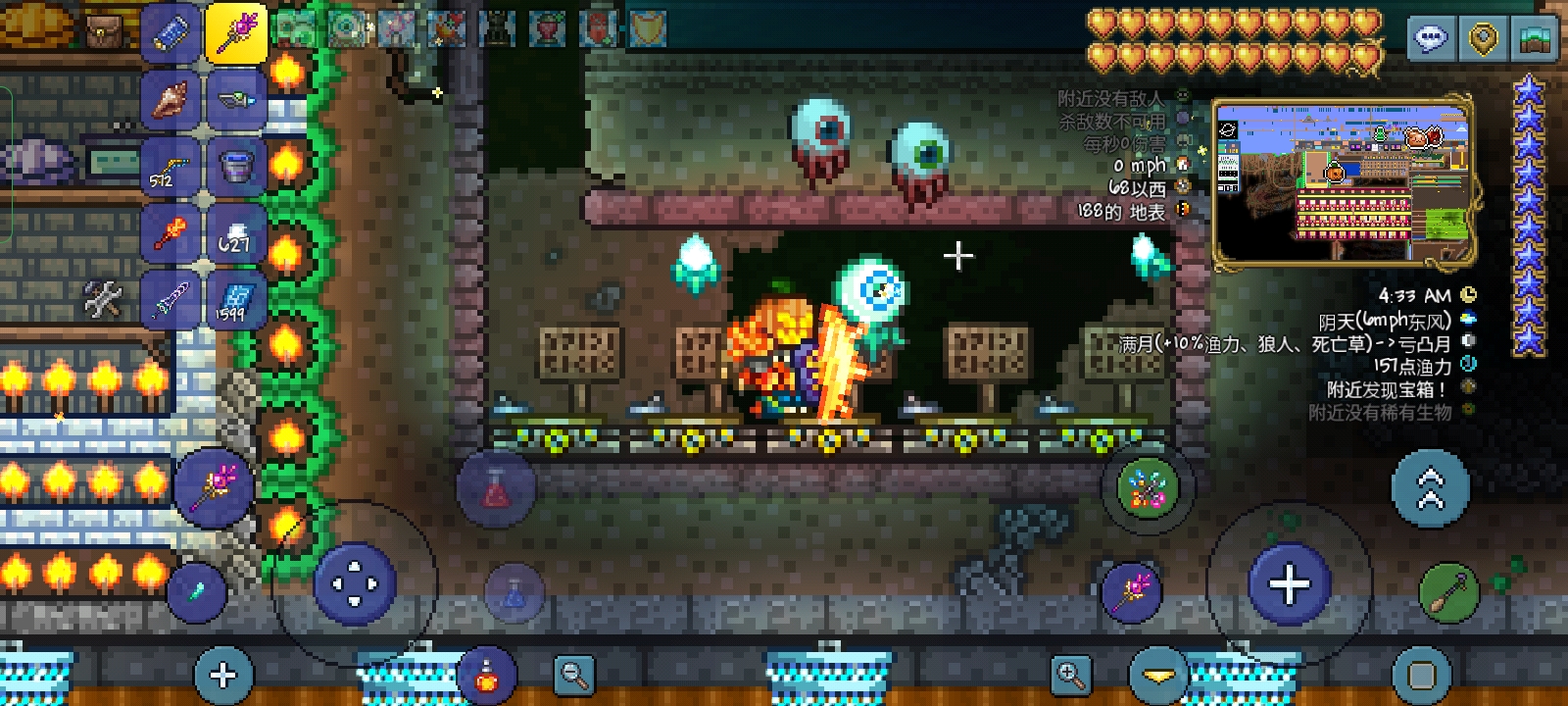Use the blue mana potion quick button
The image size is (1568, 706).
[x=514, y=592]
